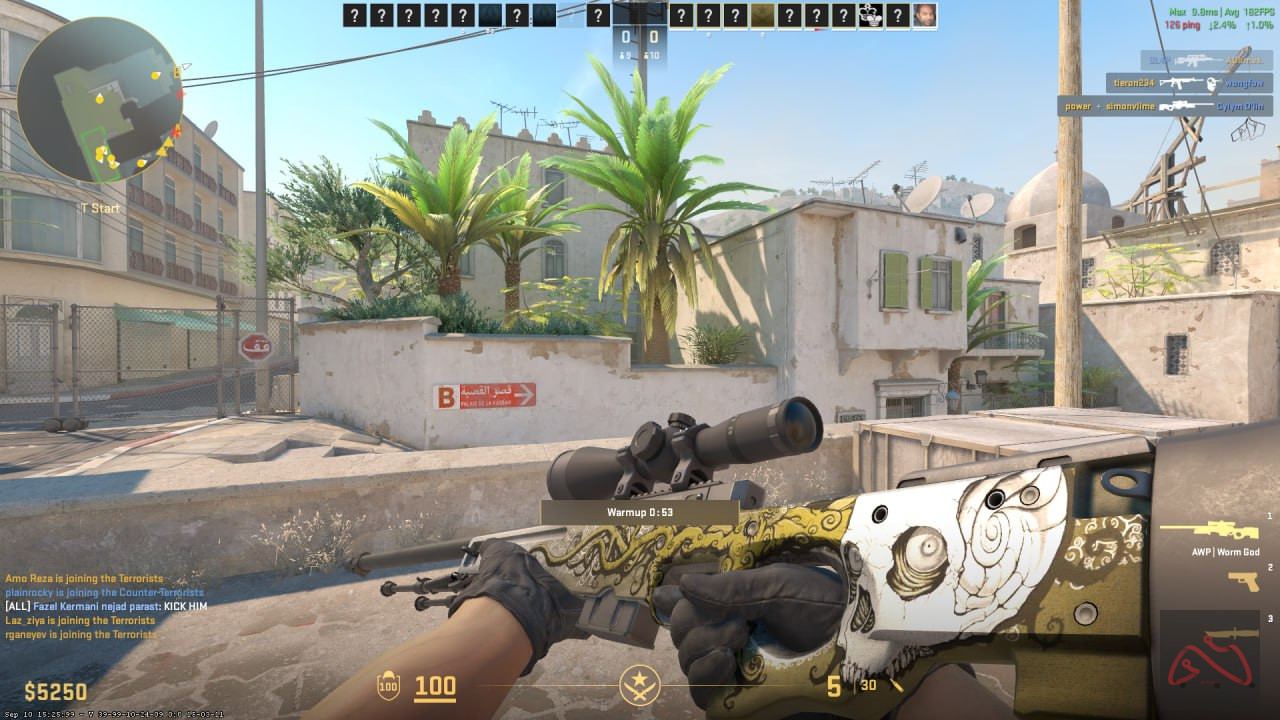Screen dimensions: 1280x720
Task: Click the "KICK HIM" chat message
Action: [106, 606]
